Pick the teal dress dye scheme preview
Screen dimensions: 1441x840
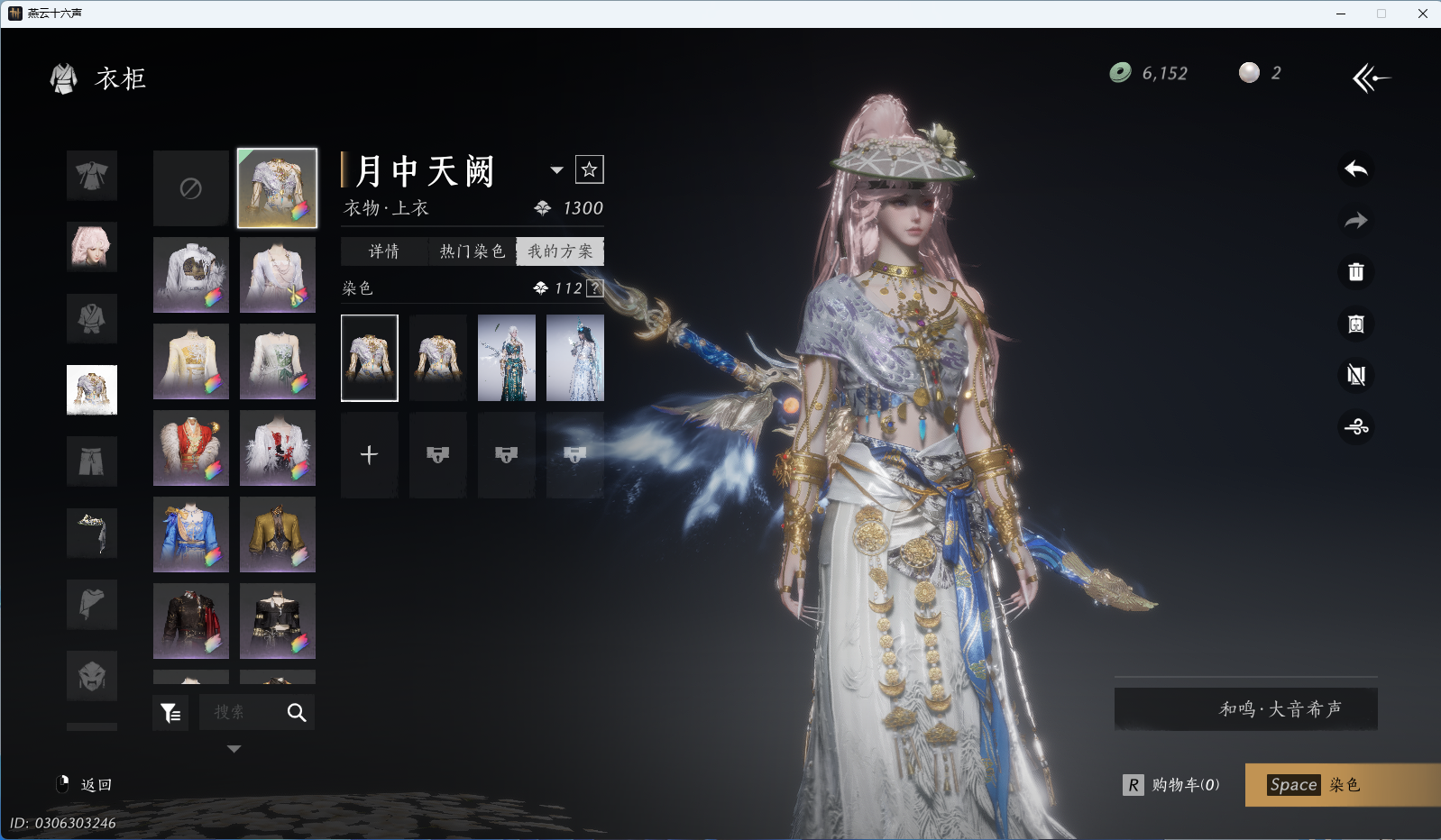(506, 358)
